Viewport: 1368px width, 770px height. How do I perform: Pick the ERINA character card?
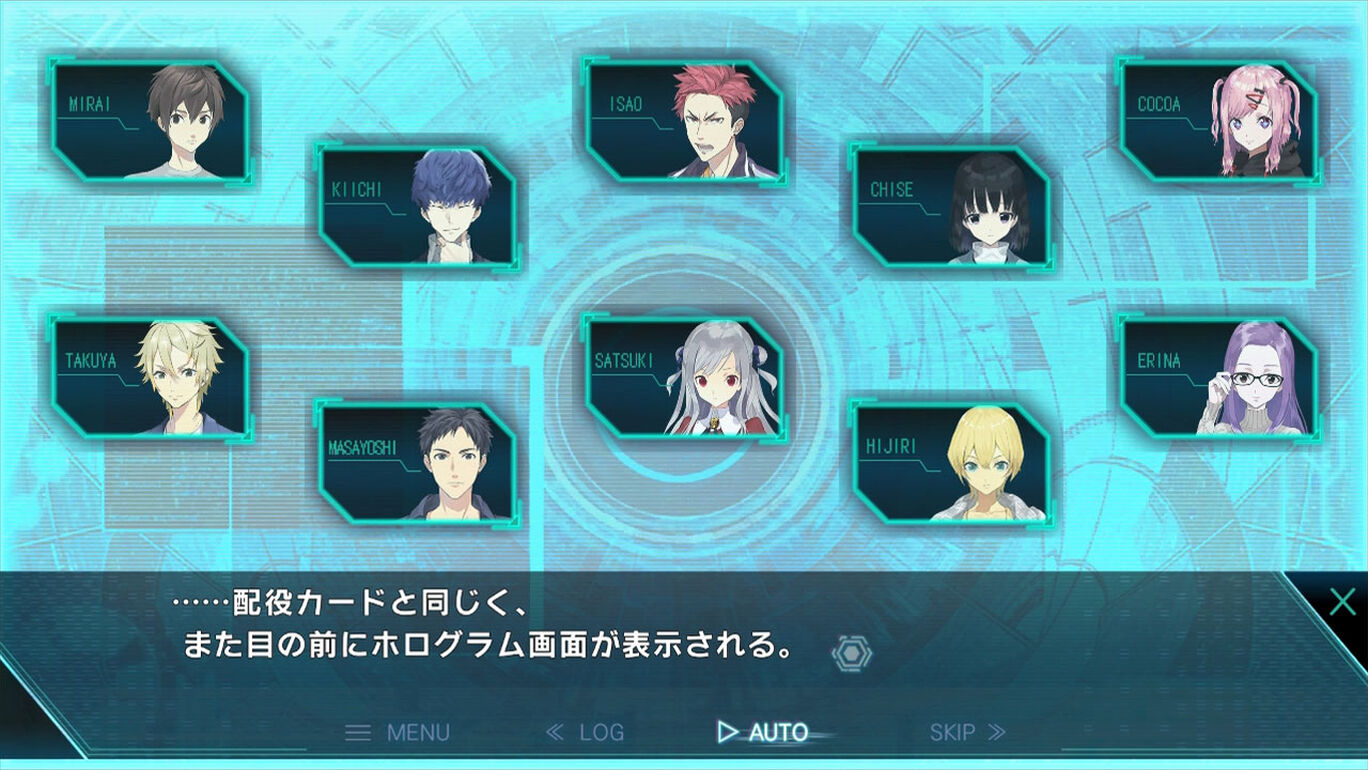[x=1218, y=377]
